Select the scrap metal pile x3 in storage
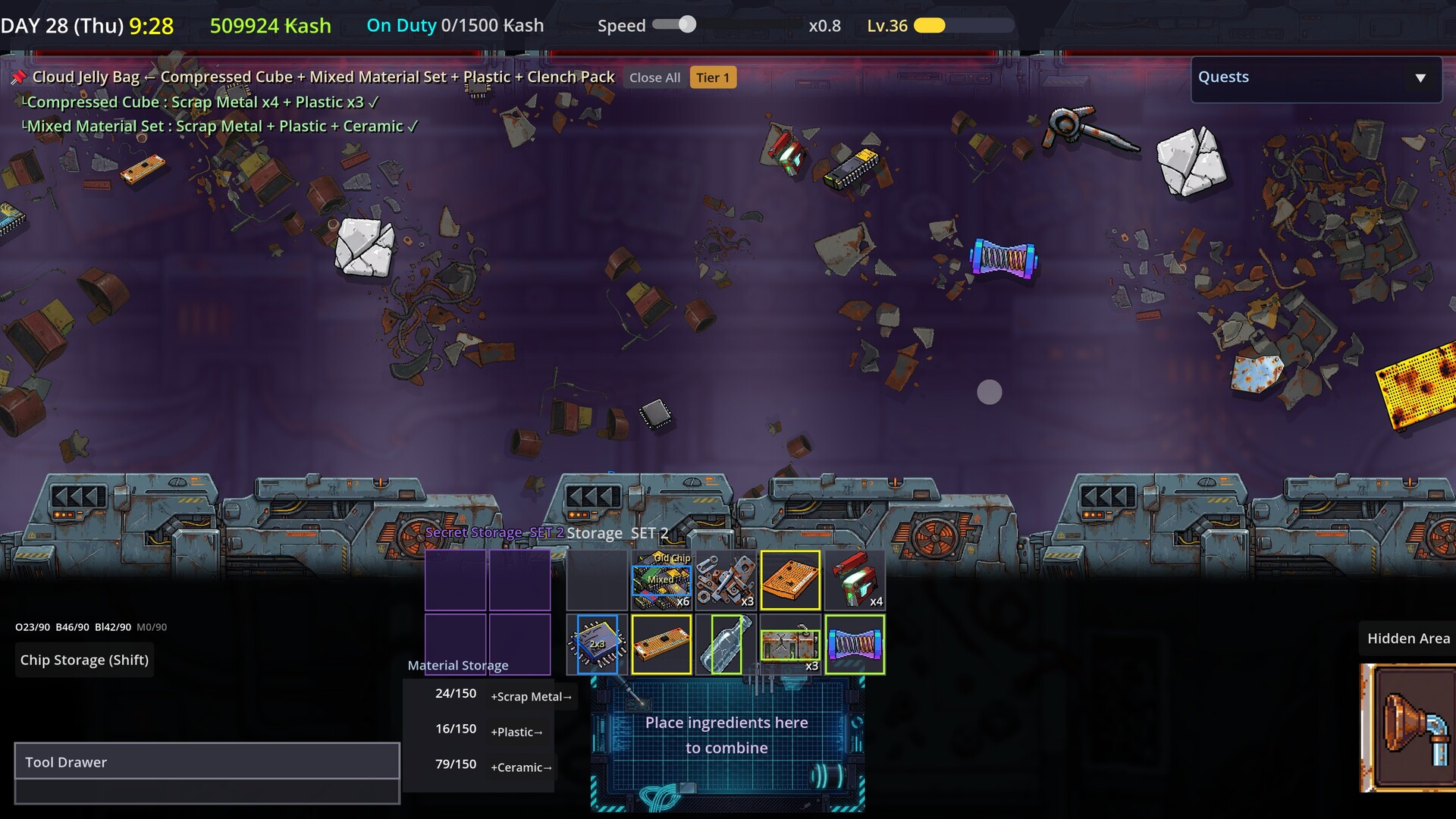This screenshot has width=1456, height=819. coord(726,580)
